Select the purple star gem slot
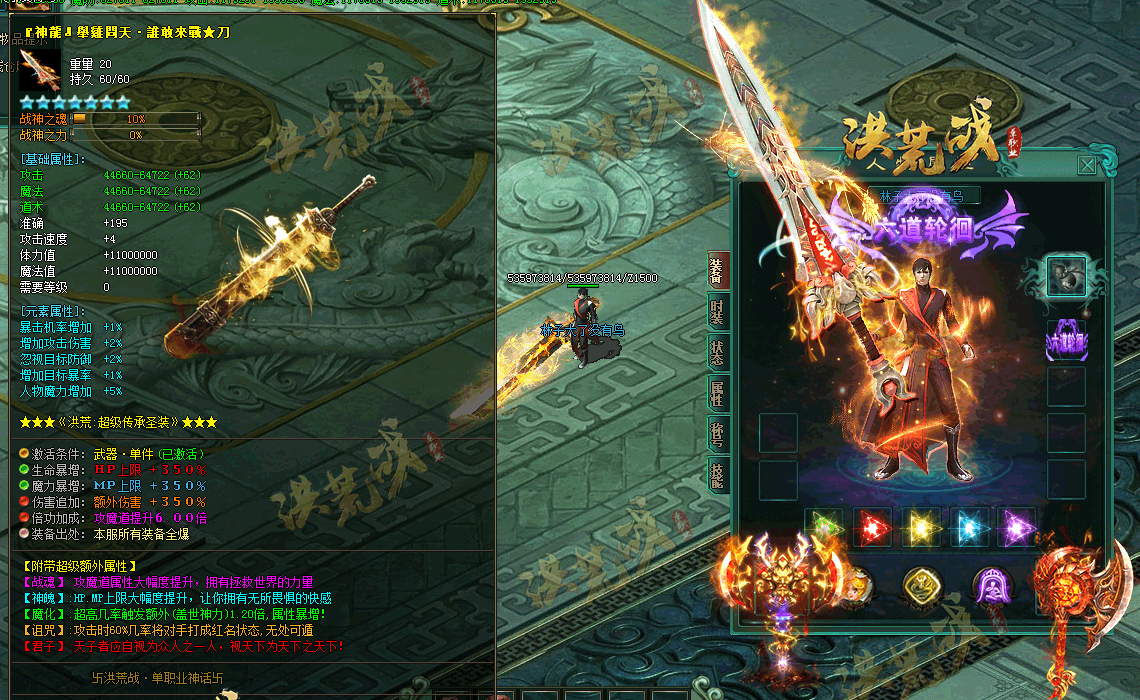 pos(1016,527)
